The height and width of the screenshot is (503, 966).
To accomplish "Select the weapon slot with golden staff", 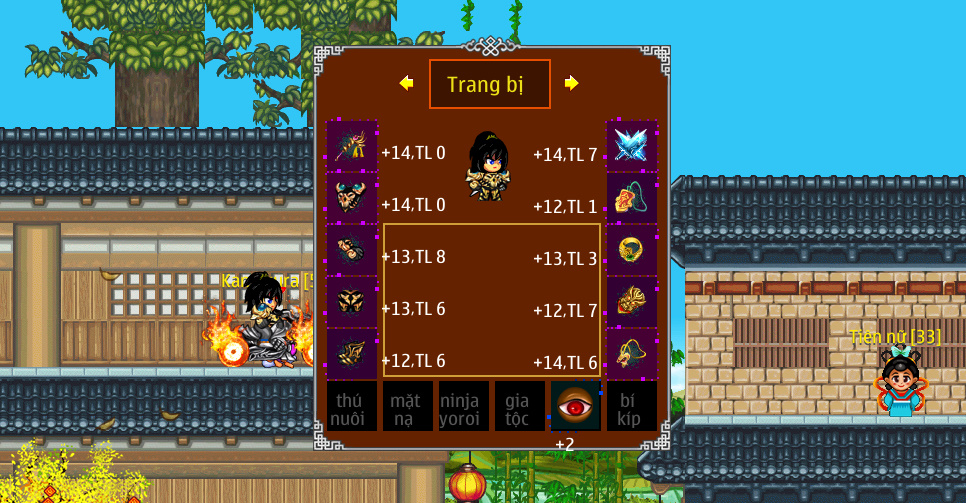I will coord(352,146).
